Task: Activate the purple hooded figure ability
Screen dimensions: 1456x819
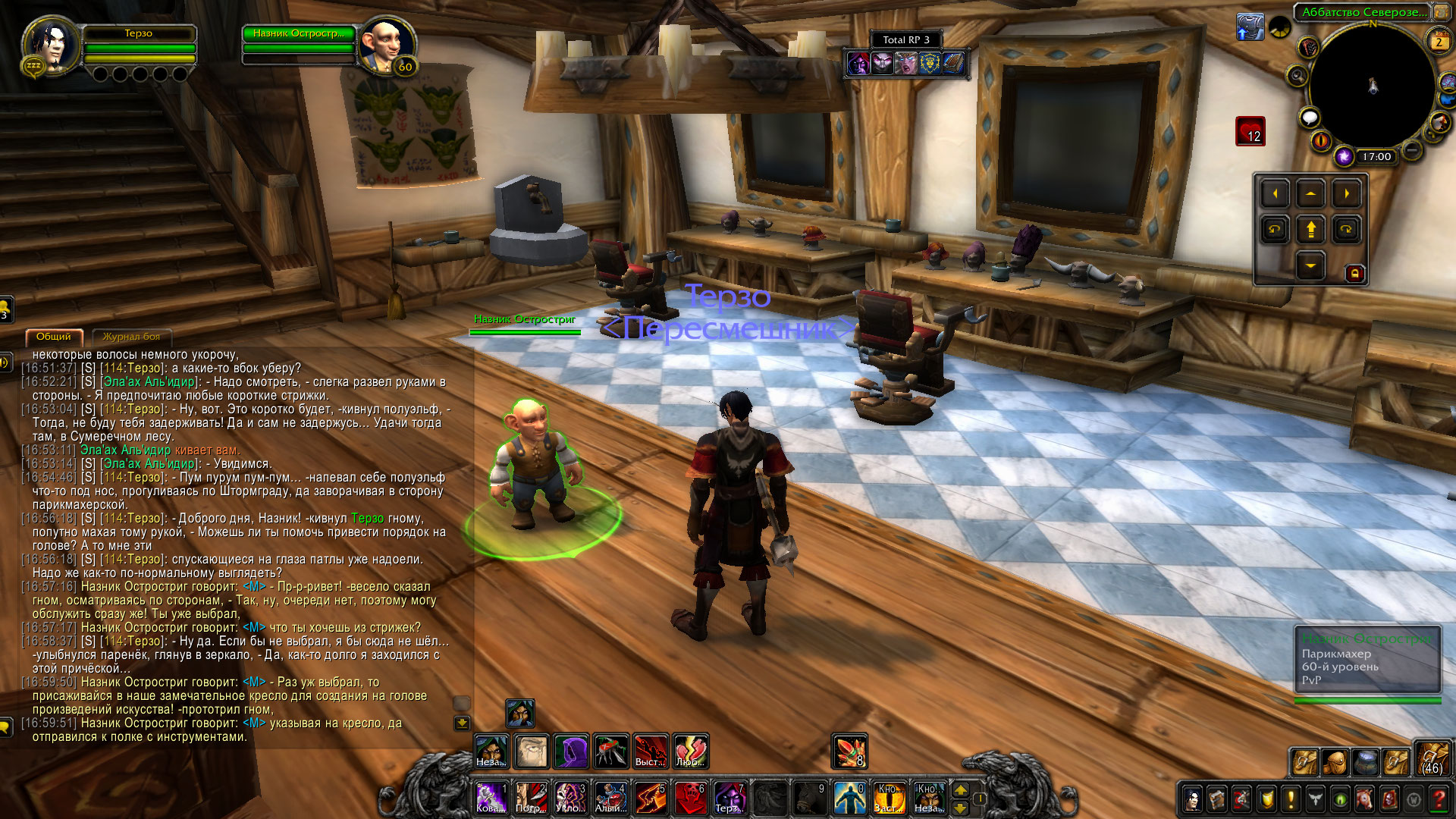Action: (x=571, y=752)
